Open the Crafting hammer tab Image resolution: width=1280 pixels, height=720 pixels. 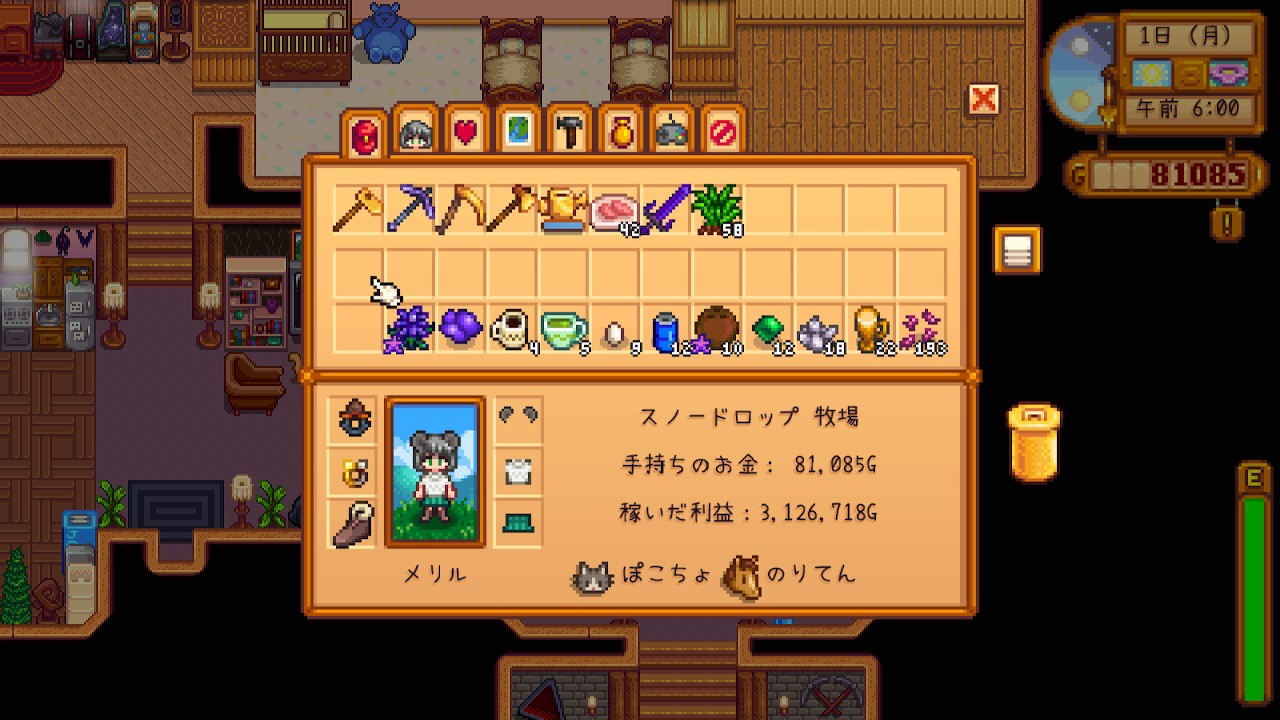[x=570, y=131]
